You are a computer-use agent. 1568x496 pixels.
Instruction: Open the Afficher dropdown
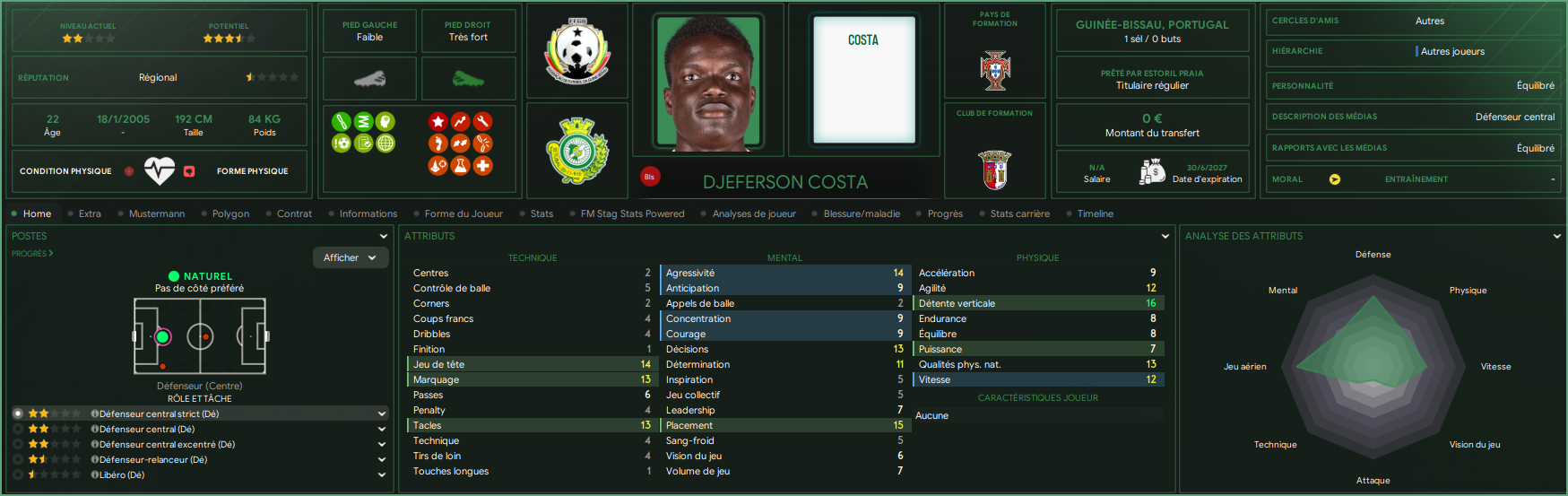pyautogui.click(x=350, y=257)
